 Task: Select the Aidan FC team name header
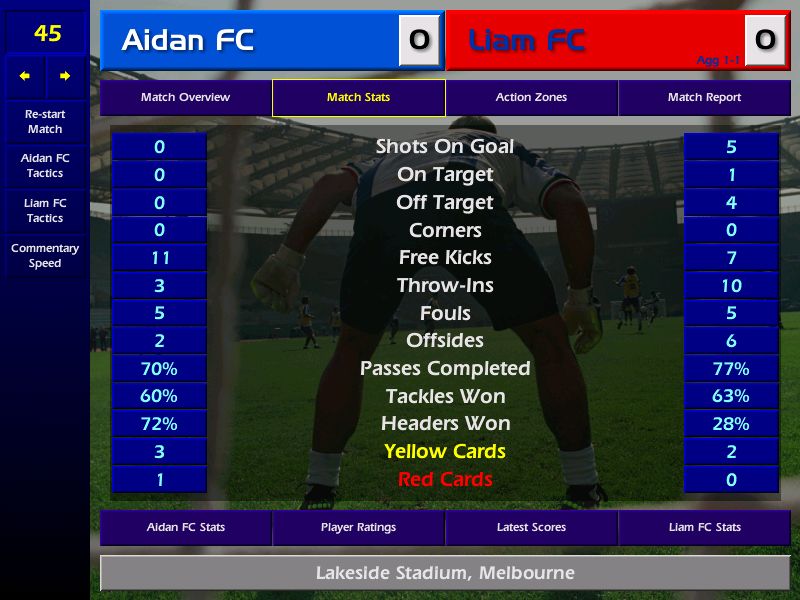pos(250,40)
